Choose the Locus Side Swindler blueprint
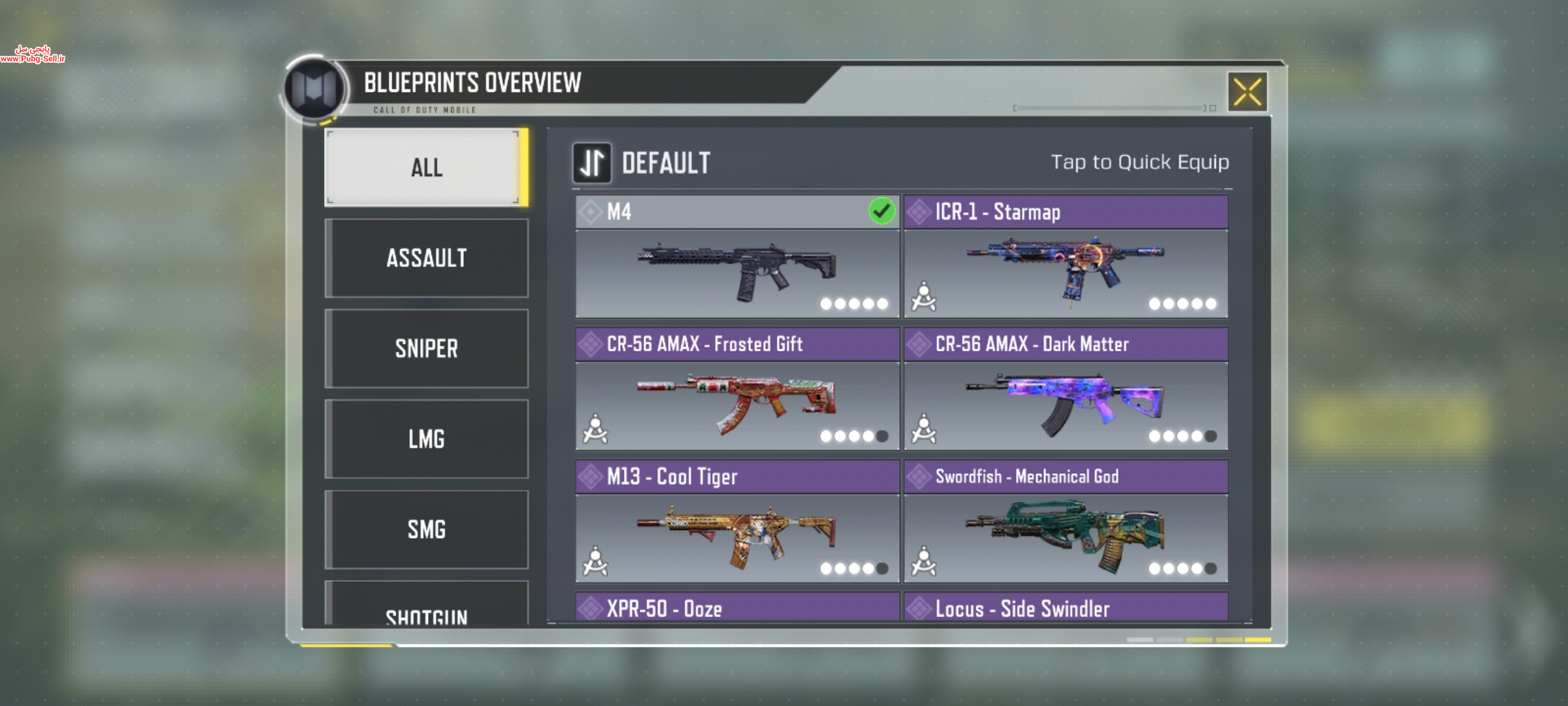 [1066, 608]
